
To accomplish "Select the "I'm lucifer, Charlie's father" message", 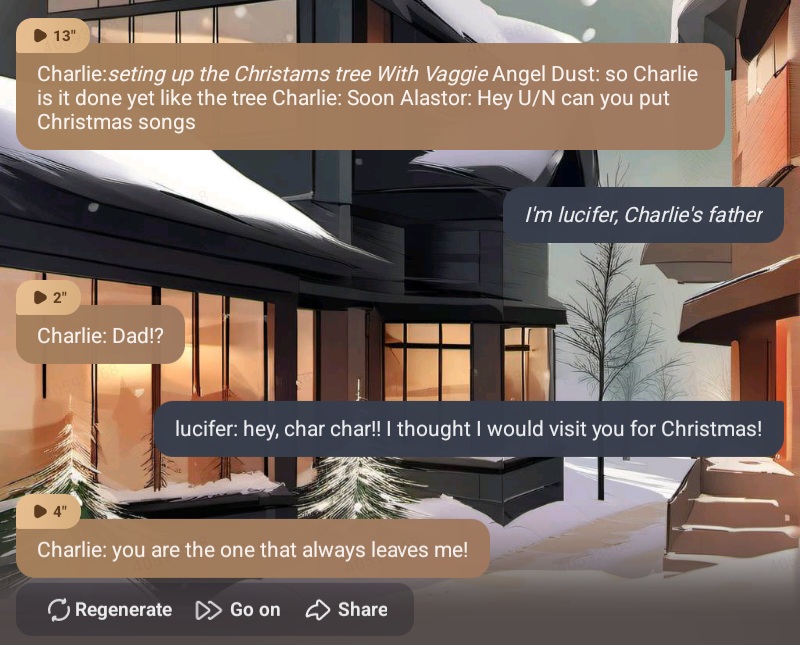I will pos(643,215).
